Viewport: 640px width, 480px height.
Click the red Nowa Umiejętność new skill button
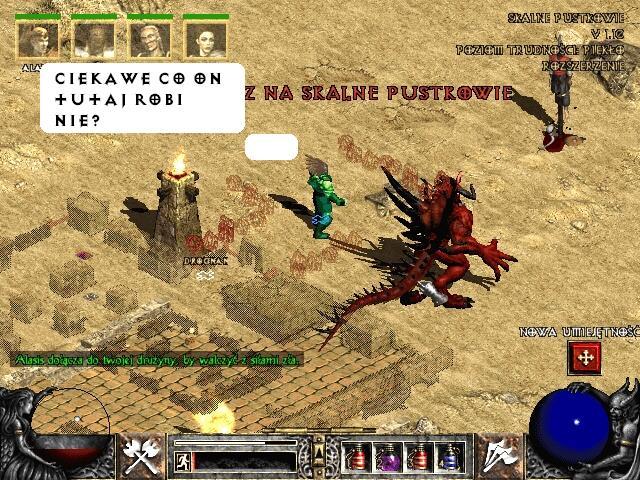click(x=583, y=357)
